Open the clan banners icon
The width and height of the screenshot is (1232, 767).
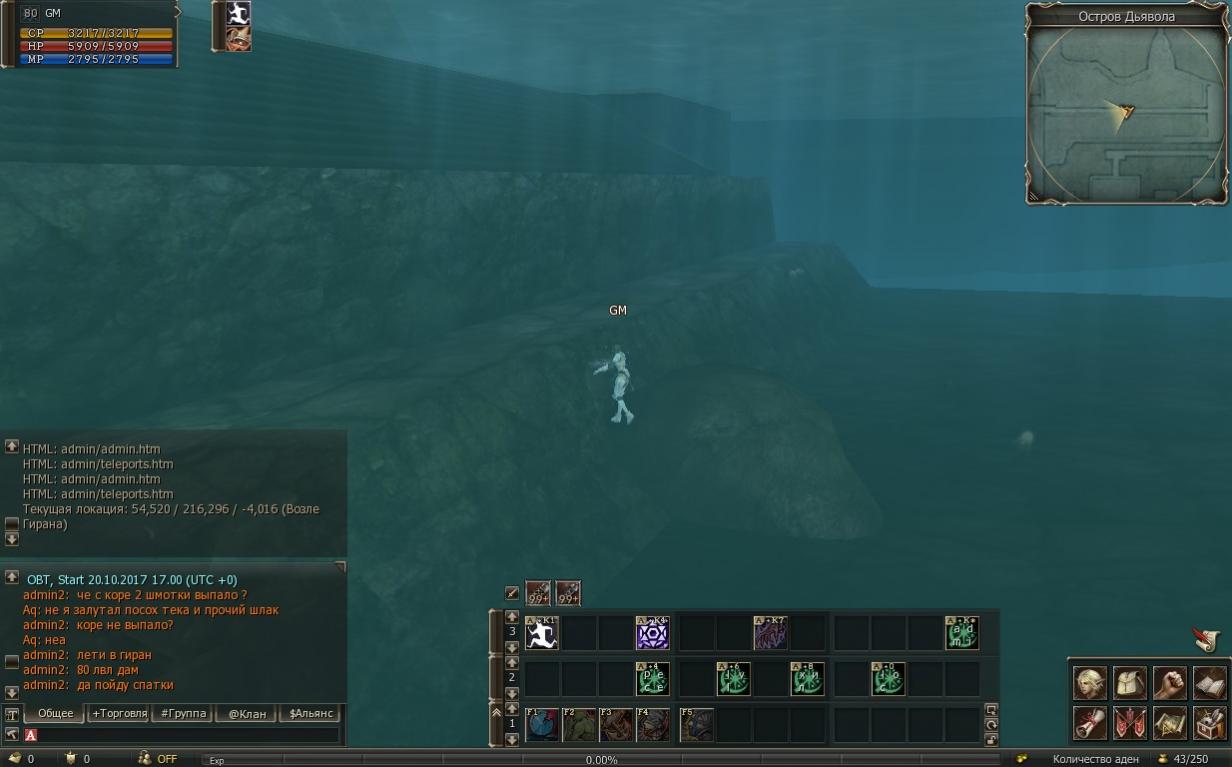click(1130, 723)
